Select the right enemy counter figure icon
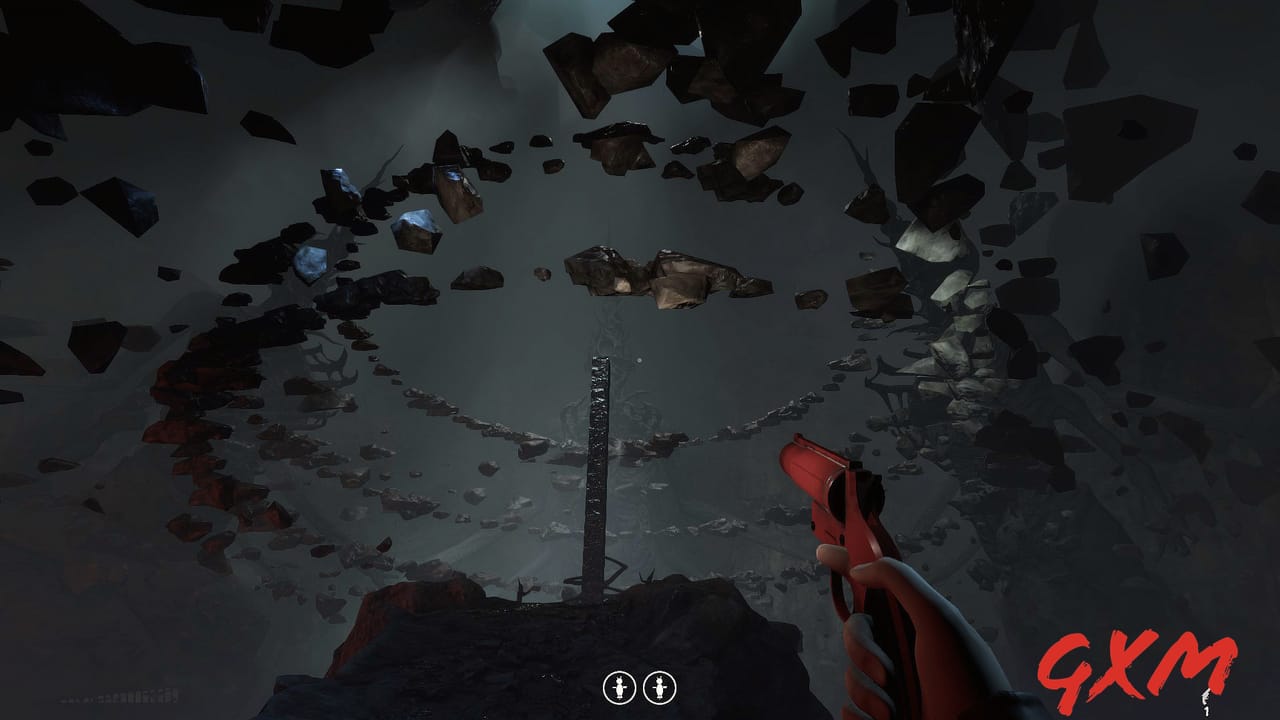The height and width of the screenshot is (720, 1280). (x=660, y=687)
